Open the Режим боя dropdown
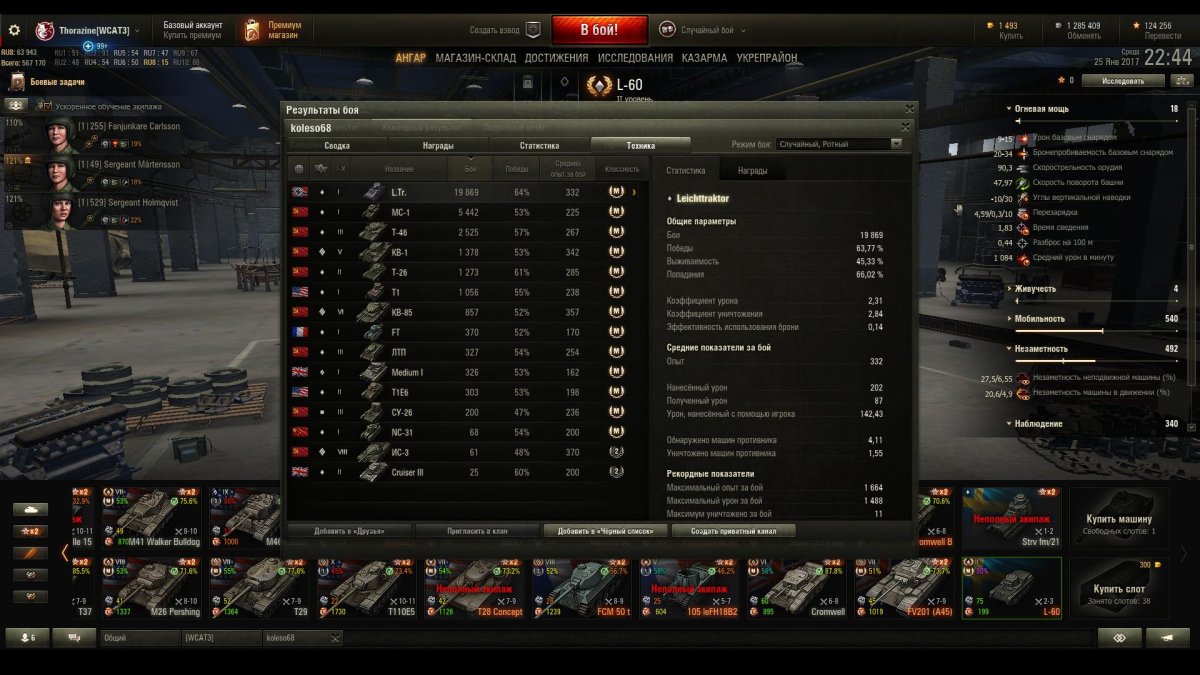The height and width of the screenshot is (675, 1200). (839, 144)
